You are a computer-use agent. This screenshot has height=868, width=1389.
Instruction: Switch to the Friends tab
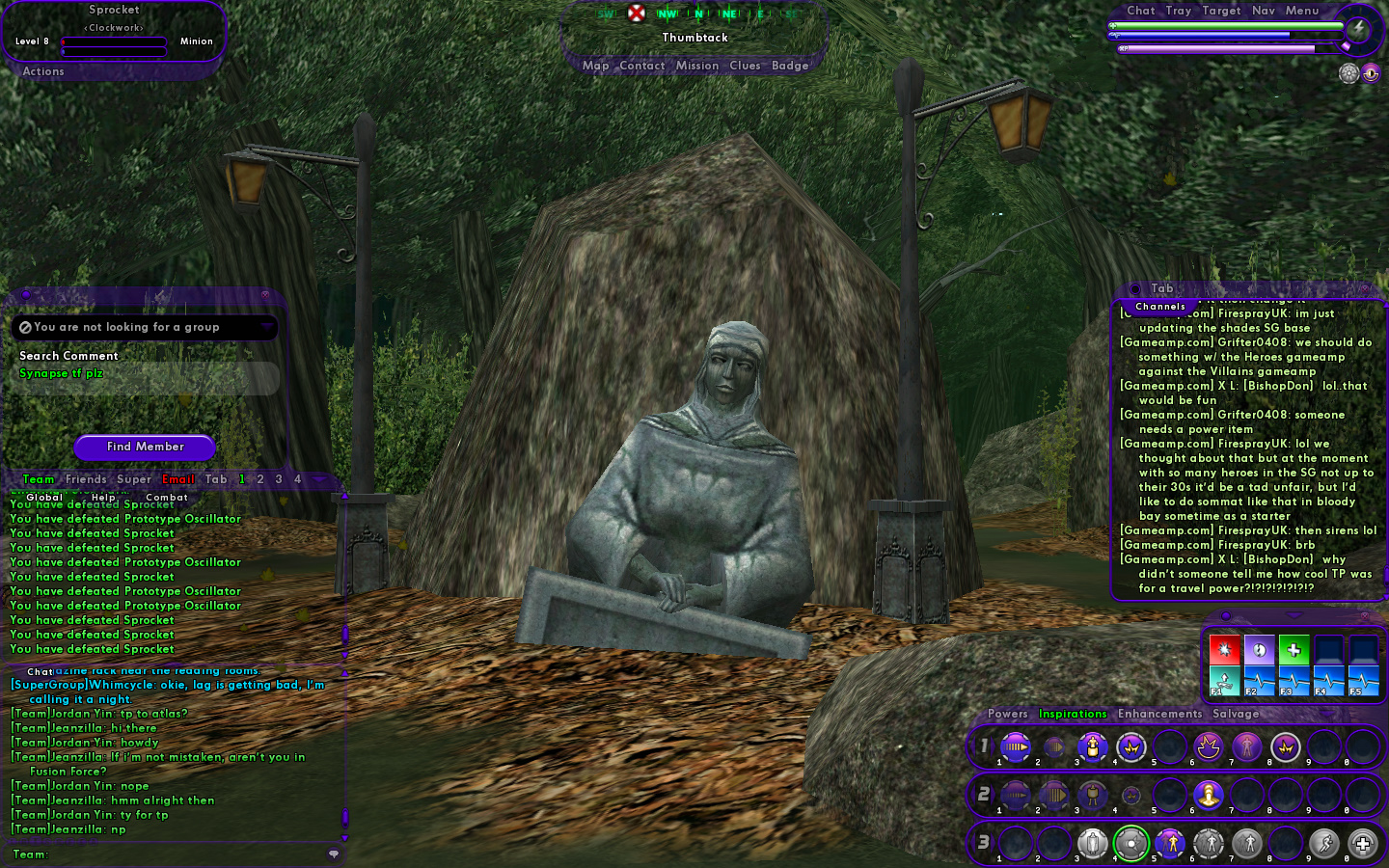[x=86, y=479]
